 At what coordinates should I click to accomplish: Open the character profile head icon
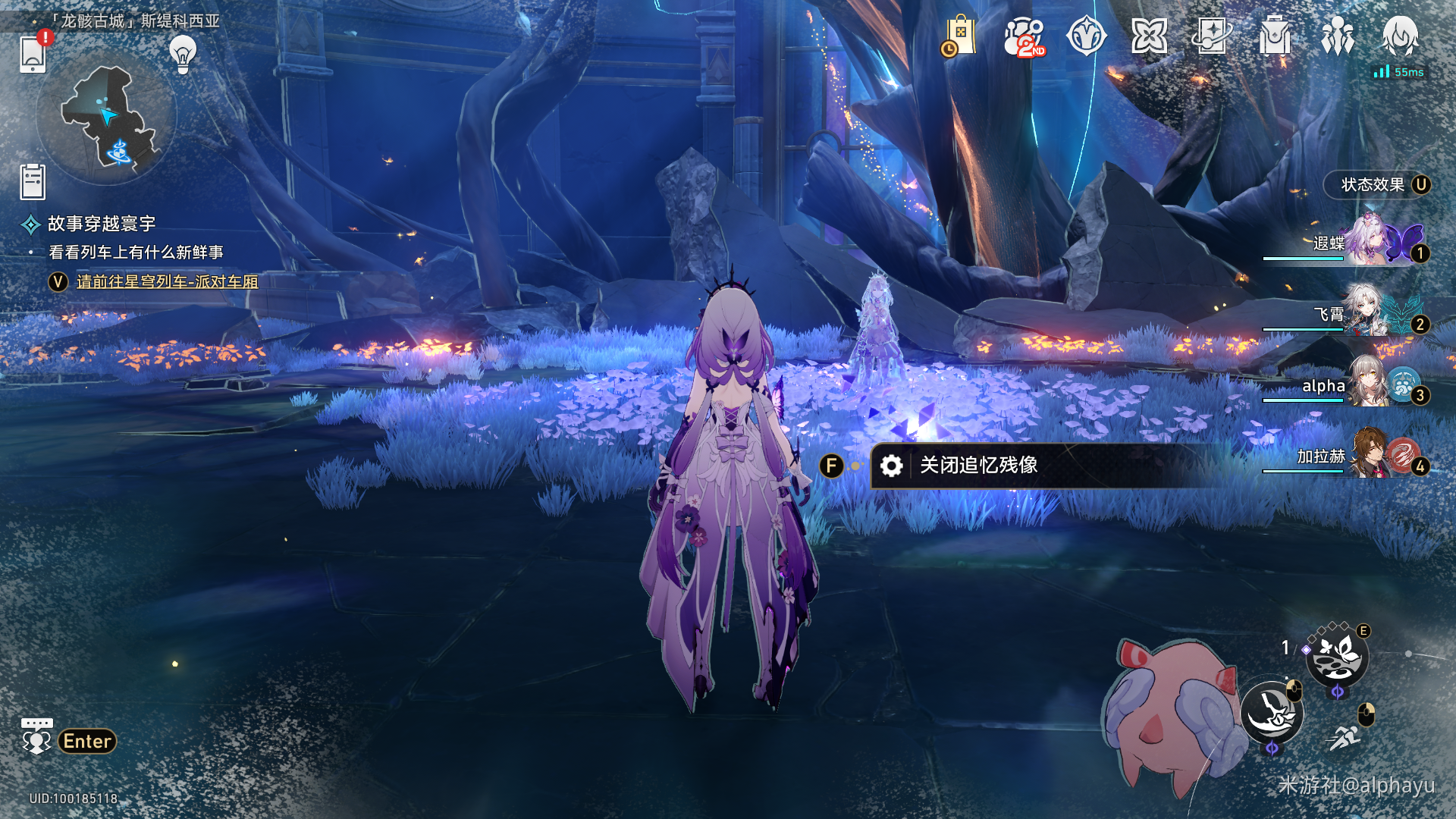[x=1400, y=36]
